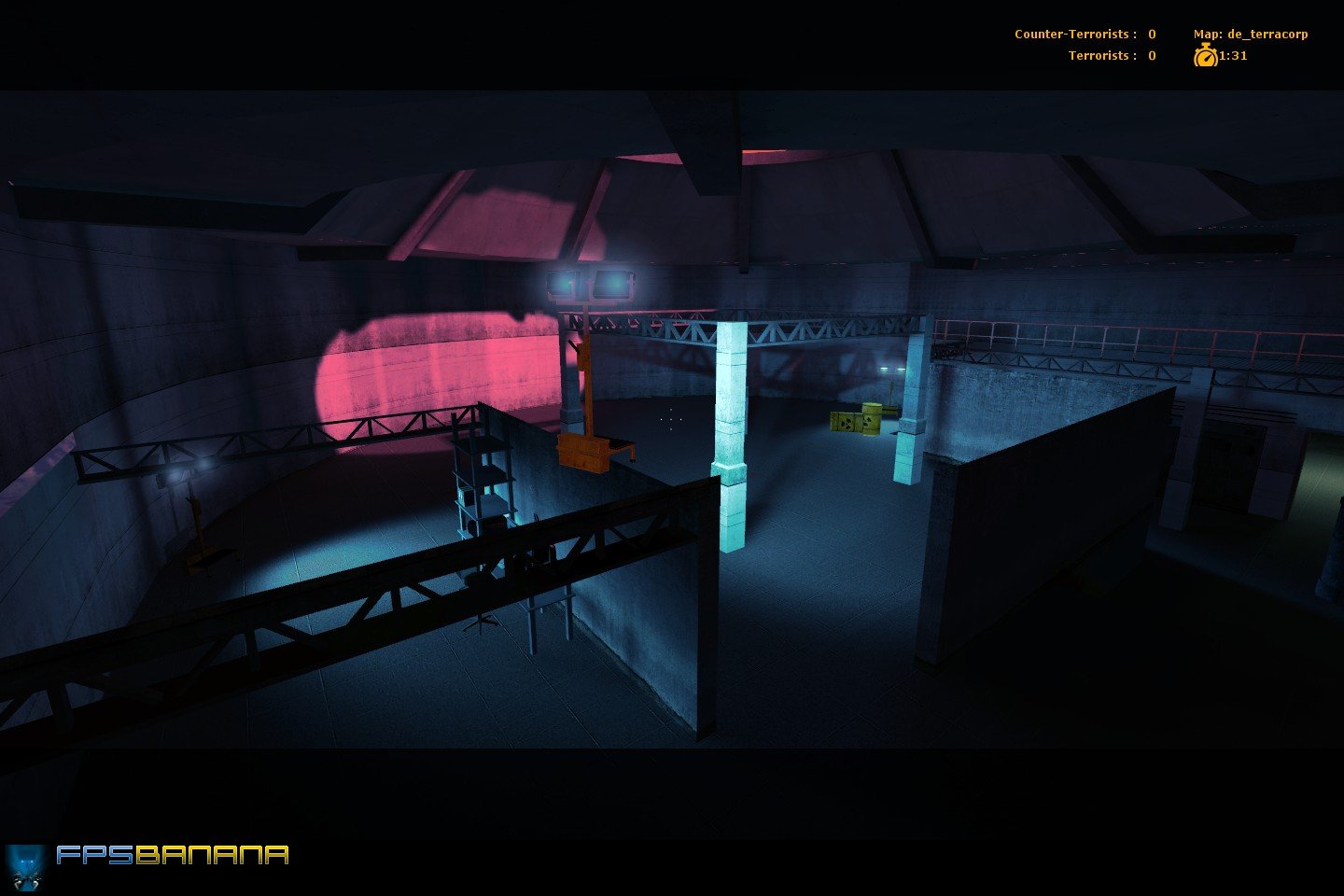Expand the Map: de_terracorp label

tap(1251, 33)
